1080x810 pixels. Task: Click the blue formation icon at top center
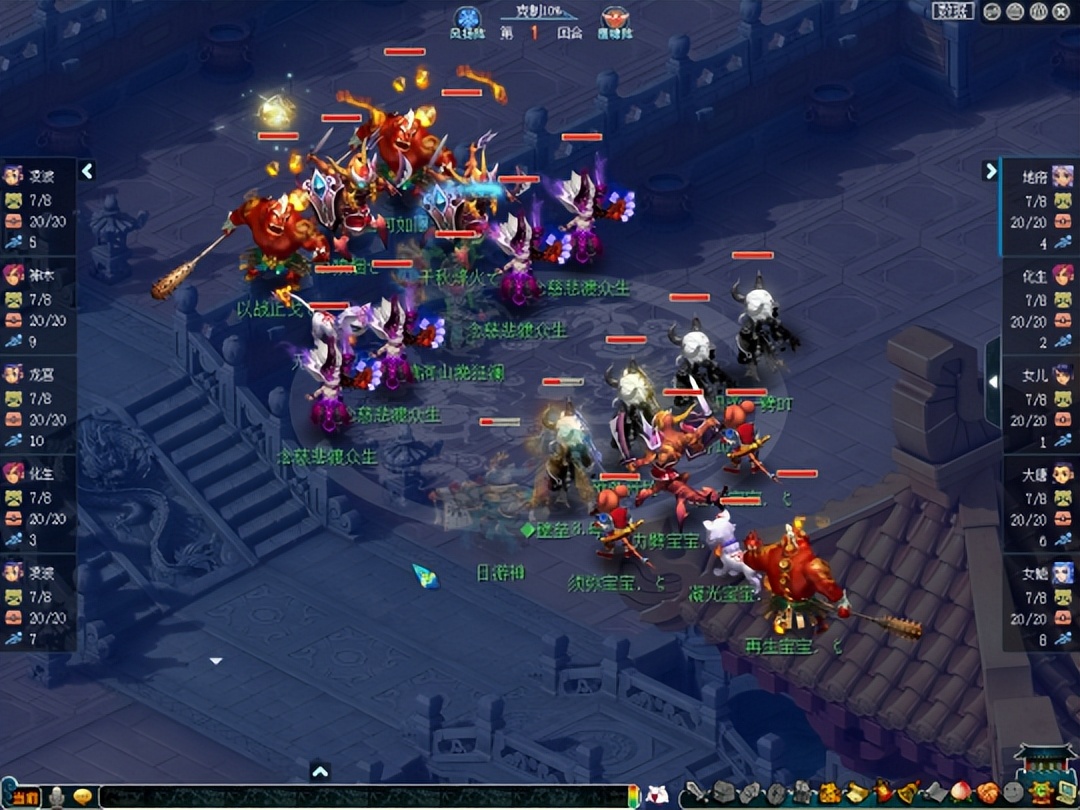pyautogui.click(x=467, y=19)
